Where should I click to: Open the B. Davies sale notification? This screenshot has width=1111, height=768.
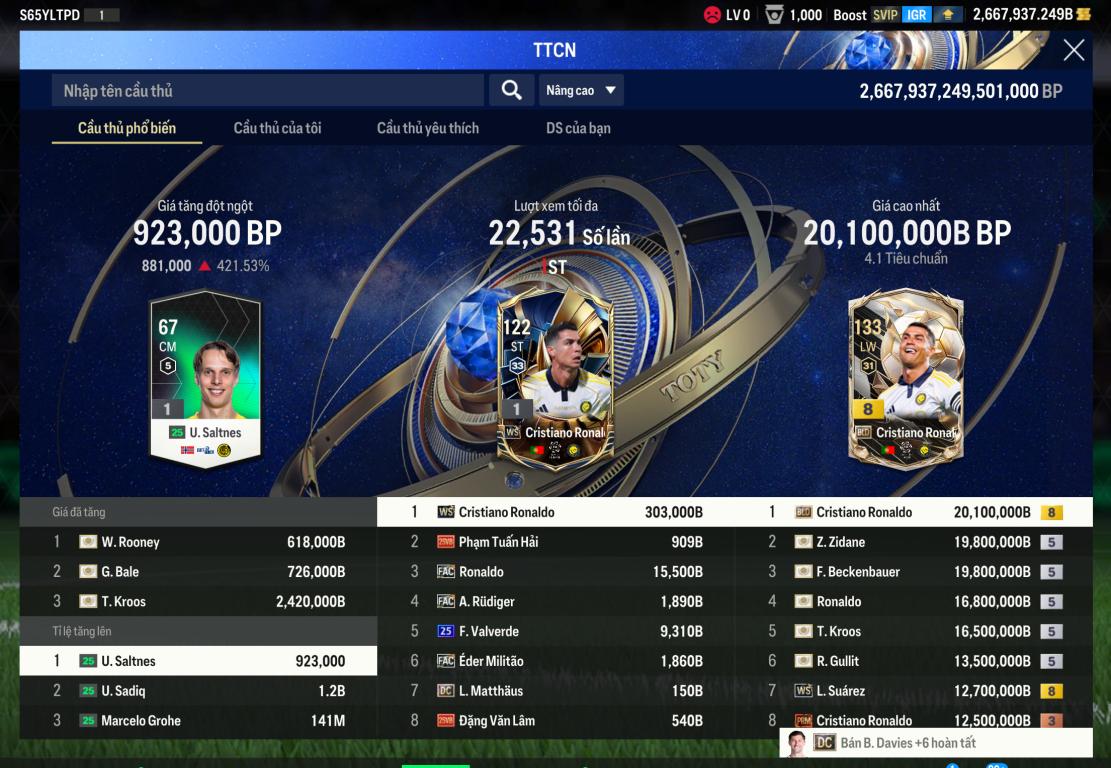click(x=935, y=743)
